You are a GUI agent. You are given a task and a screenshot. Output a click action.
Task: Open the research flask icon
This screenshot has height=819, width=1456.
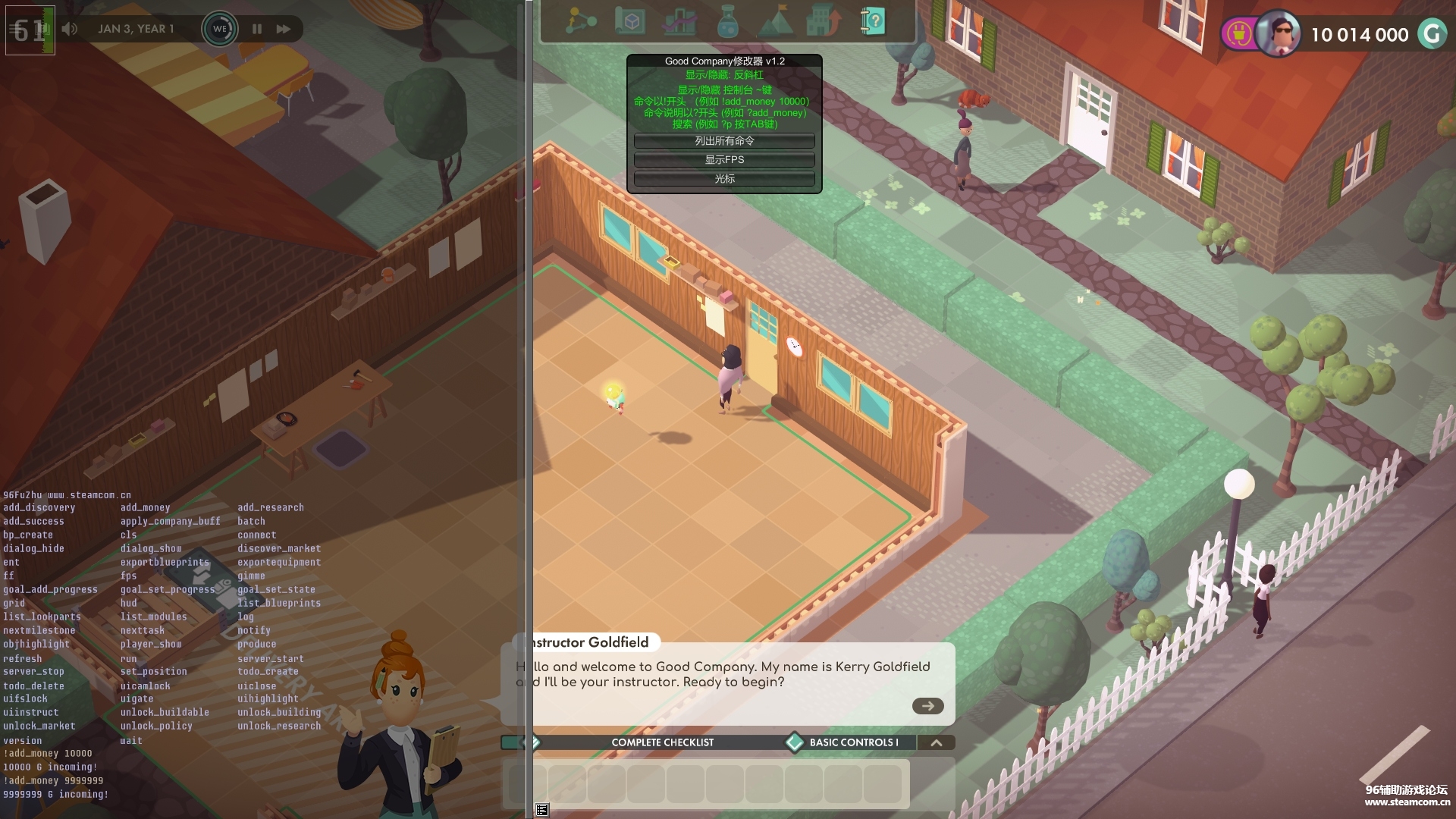pos(727,22)
